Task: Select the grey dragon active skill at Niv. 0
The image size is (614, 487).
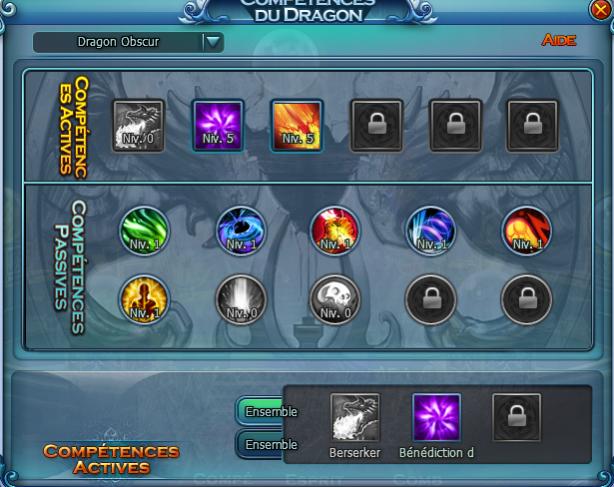Action: (138, 125)
